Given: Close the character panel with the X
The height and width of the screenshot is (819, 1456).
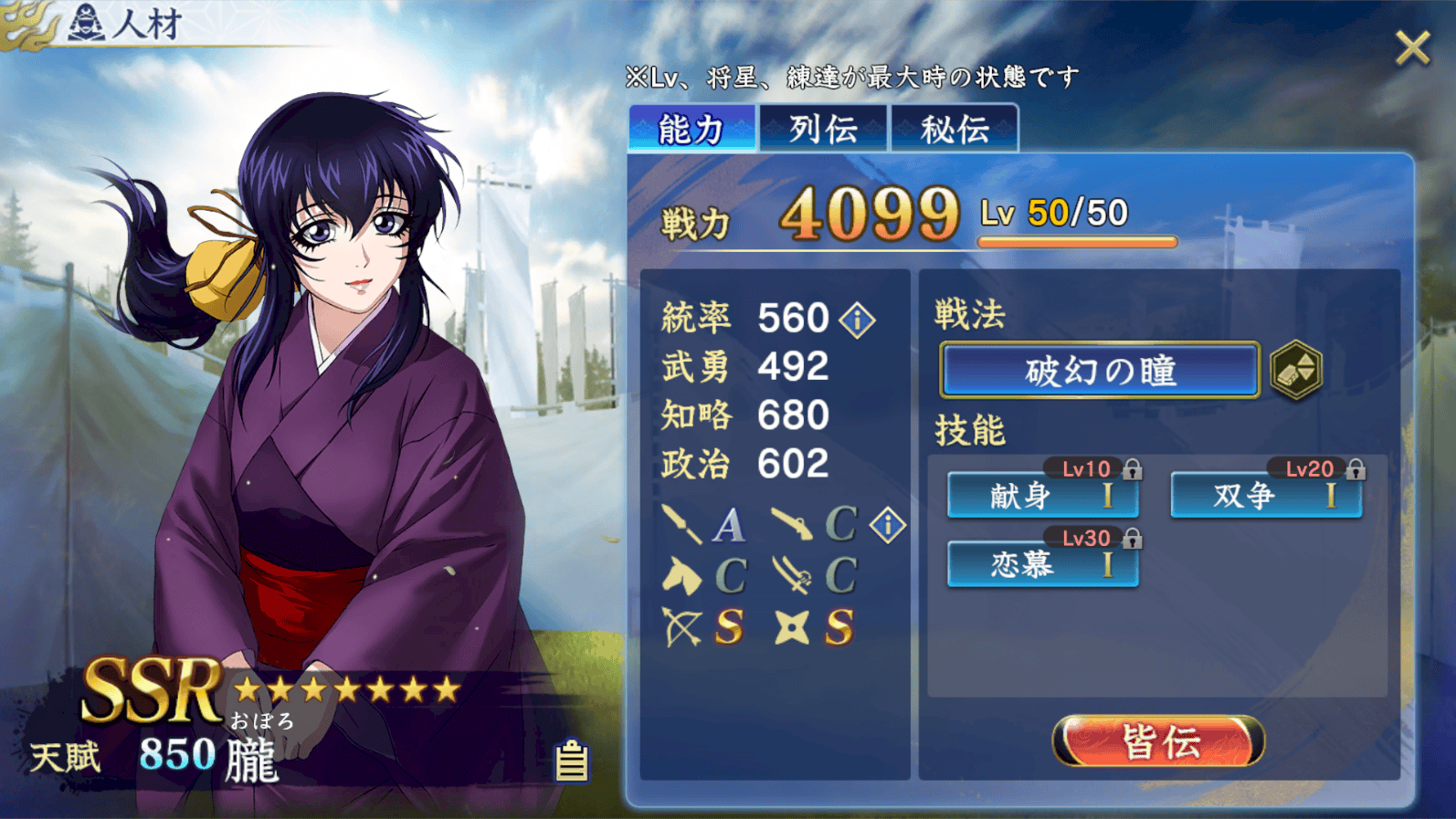Looking at the screenshot, I should (x=1412, y=48).
